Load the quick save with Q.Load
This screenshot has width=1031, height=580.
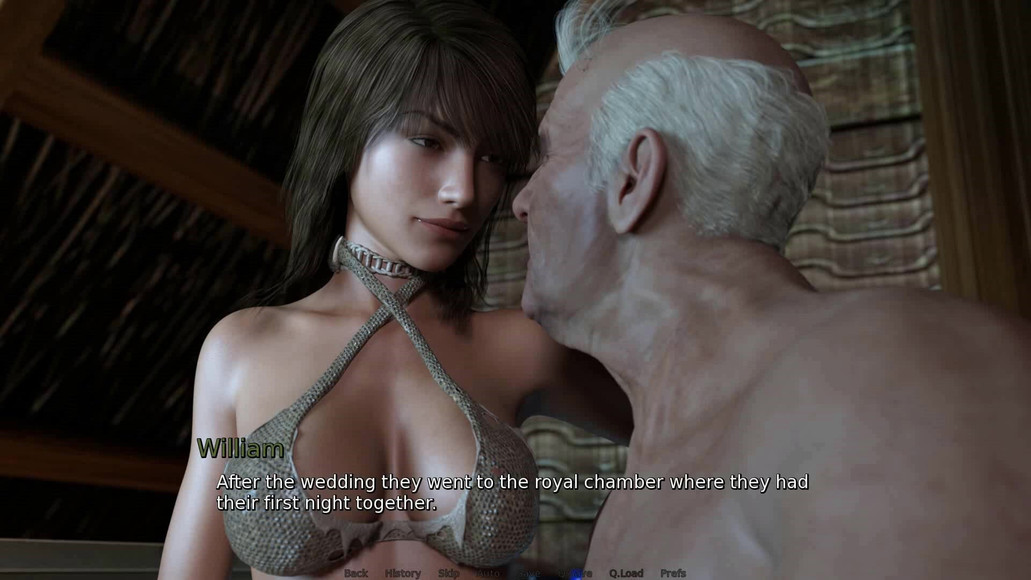click(x=626, y=573)
